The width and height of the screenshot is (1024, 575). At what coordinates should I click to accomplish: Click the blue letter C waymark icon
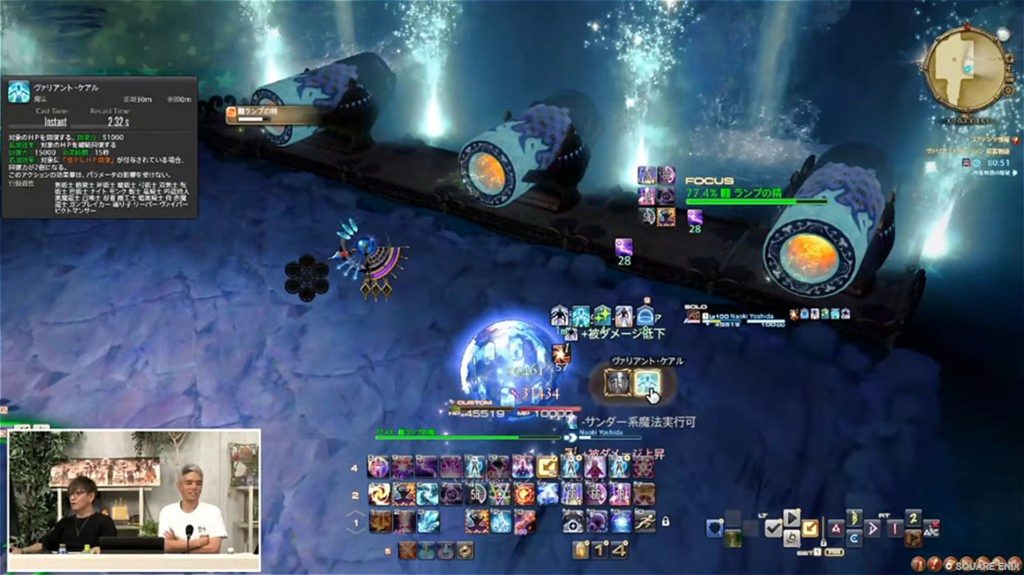point(853,538)
